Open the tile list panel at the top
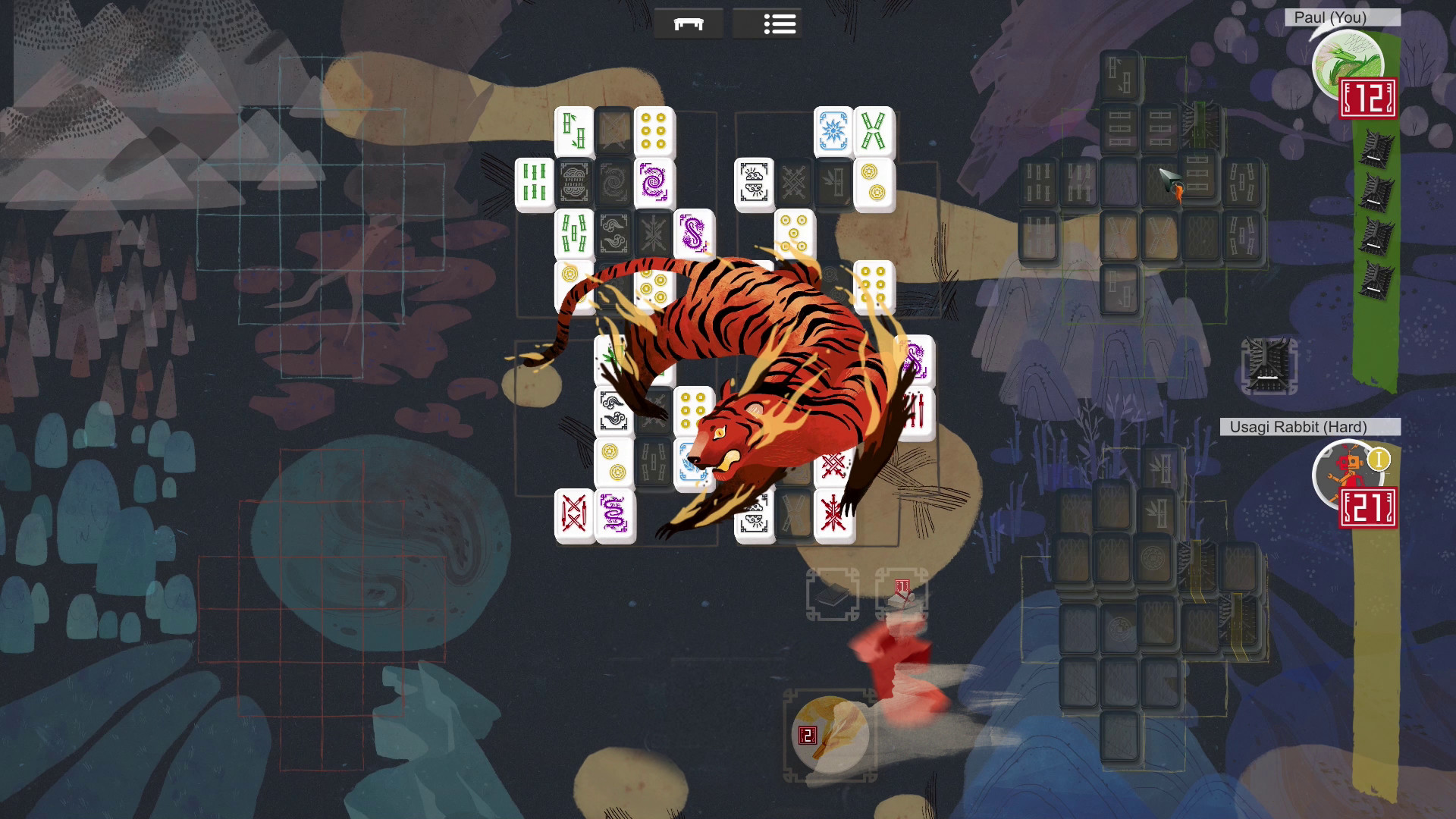The height and width of the screenshot is (819, 1456). [780, 23]
